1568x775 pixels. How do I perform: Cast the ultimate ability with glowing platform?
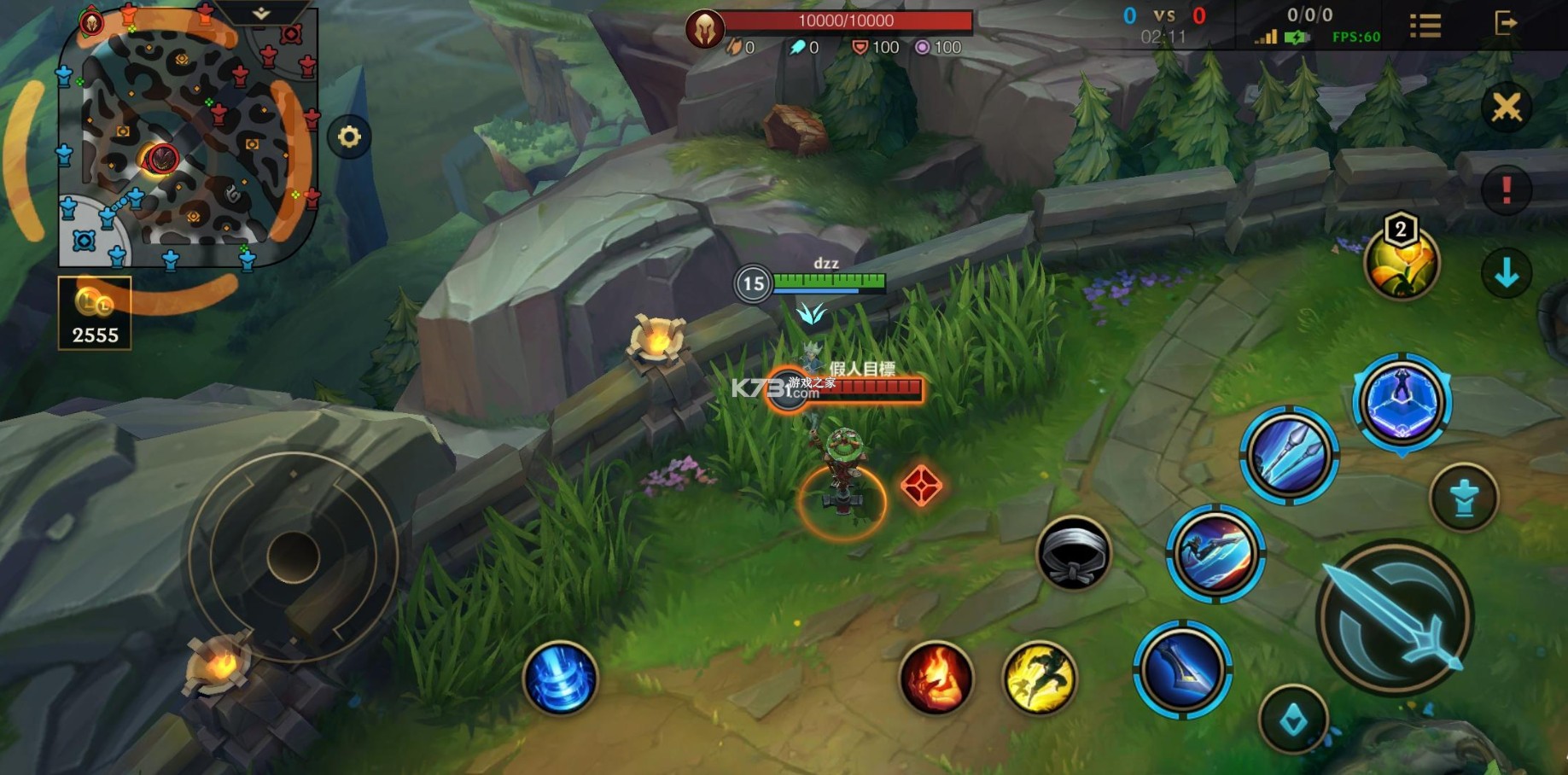[x=1402, y=401]
